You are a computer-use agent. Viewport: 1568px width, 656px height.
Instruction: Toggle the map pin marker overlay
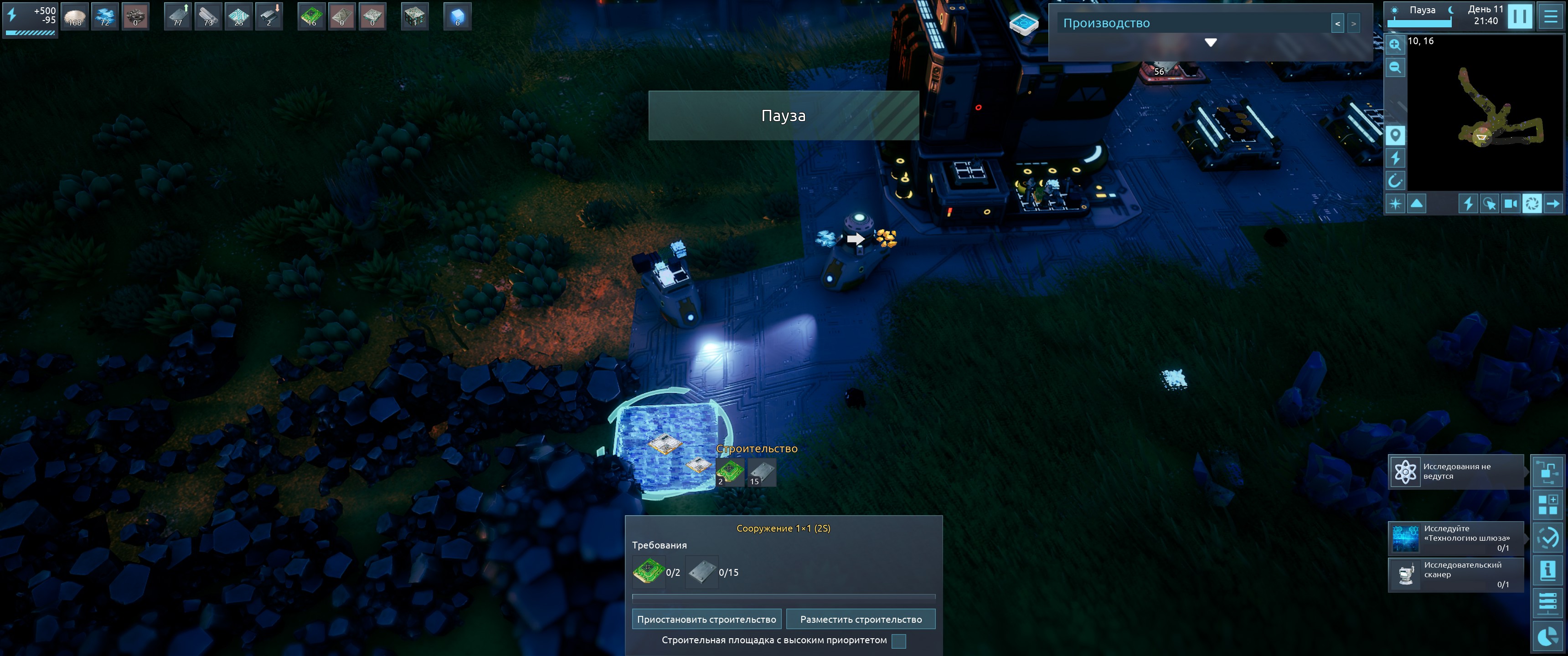1395,135
